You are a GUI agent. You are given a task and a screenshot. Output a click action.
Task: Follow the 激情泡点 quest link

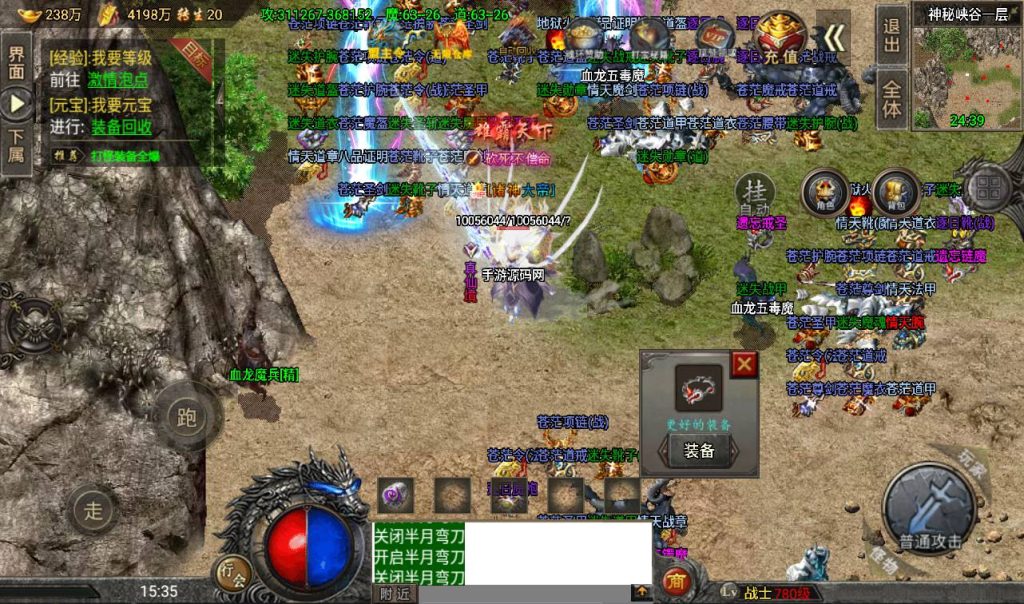click(x=118, y=80)
